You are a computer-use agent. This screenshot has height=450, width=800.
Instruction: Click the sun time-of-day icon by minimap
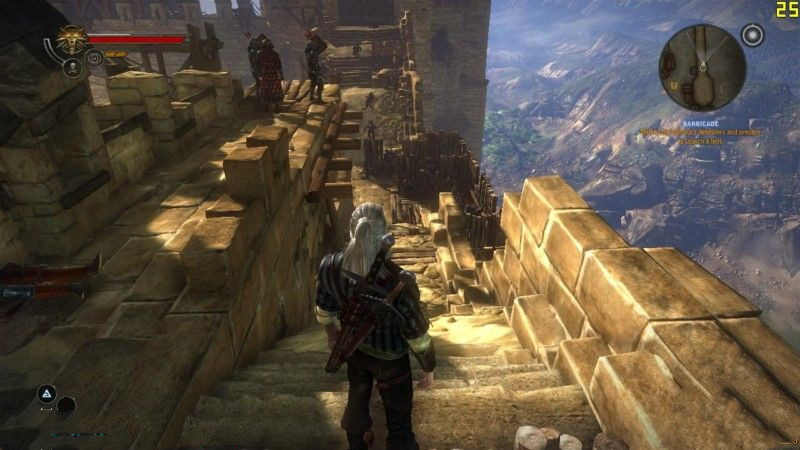click(753, 36)
